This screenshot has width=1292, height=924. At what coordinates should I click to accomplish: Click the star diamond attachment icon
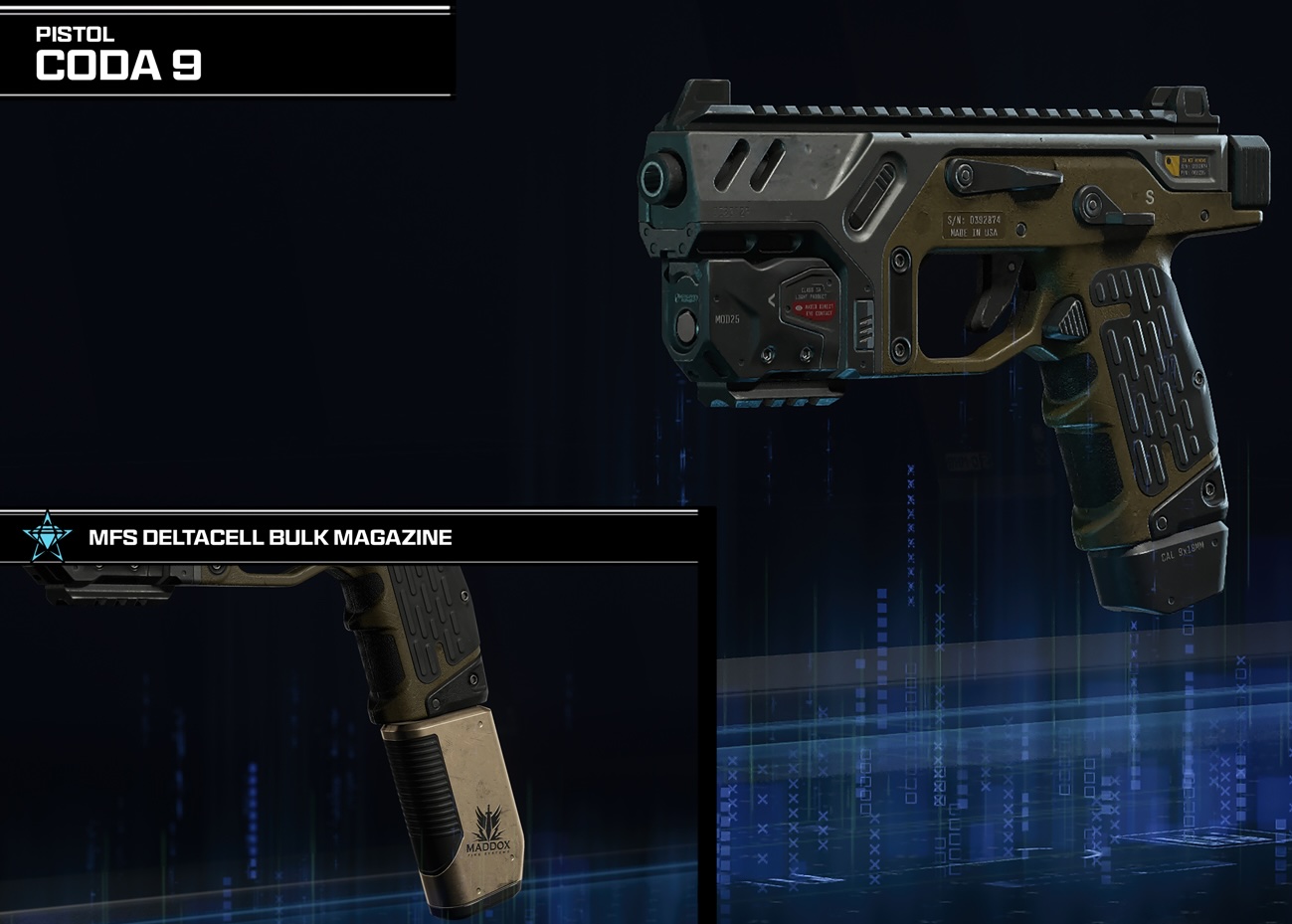48,537
